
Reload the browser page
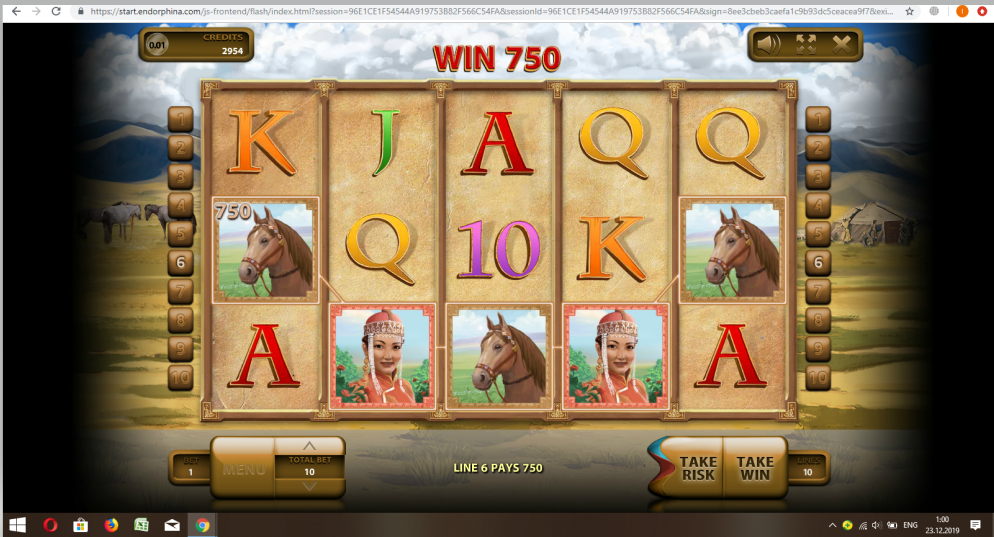click(x=56, y=11)
